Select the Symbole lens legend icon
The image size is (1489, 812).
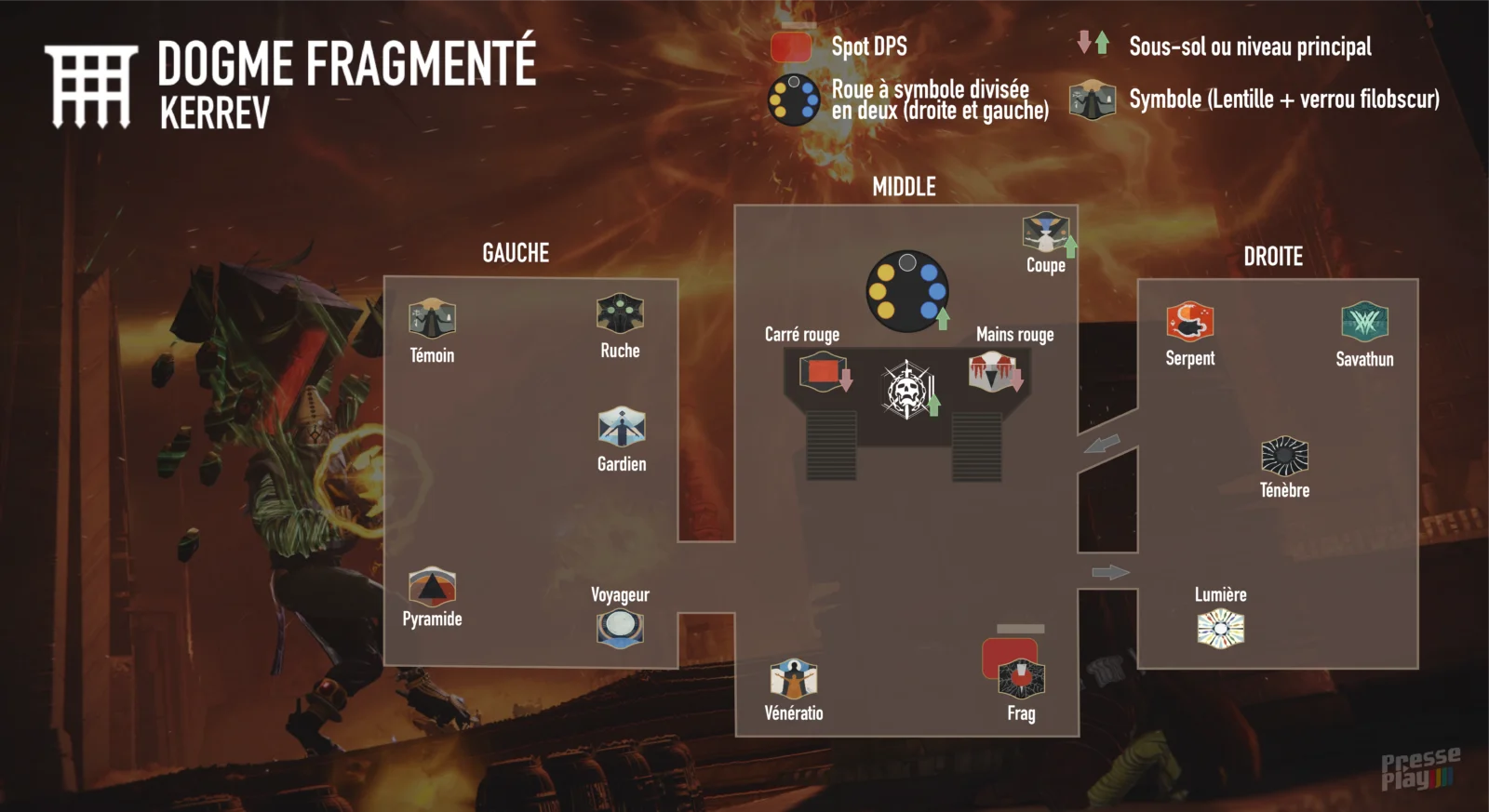pos(1093,100)
